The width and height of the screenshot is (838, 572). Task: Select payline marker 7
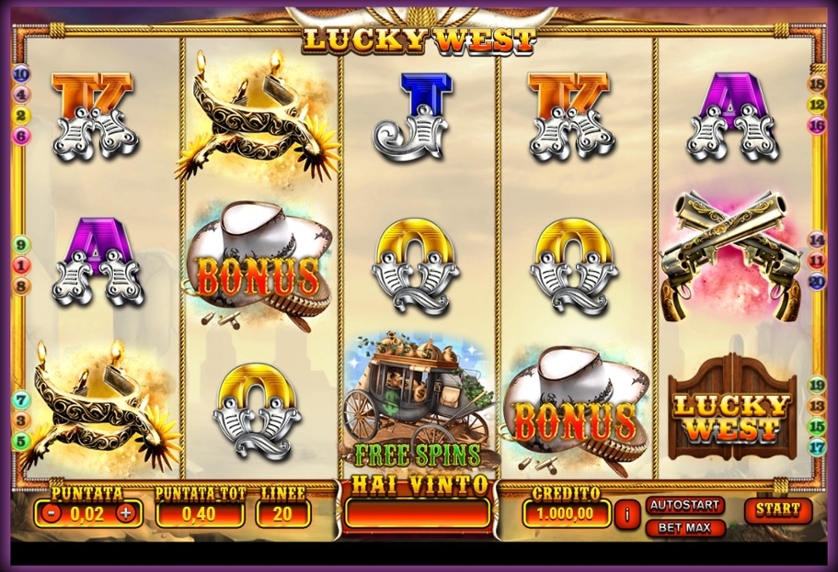coord(22,400)
